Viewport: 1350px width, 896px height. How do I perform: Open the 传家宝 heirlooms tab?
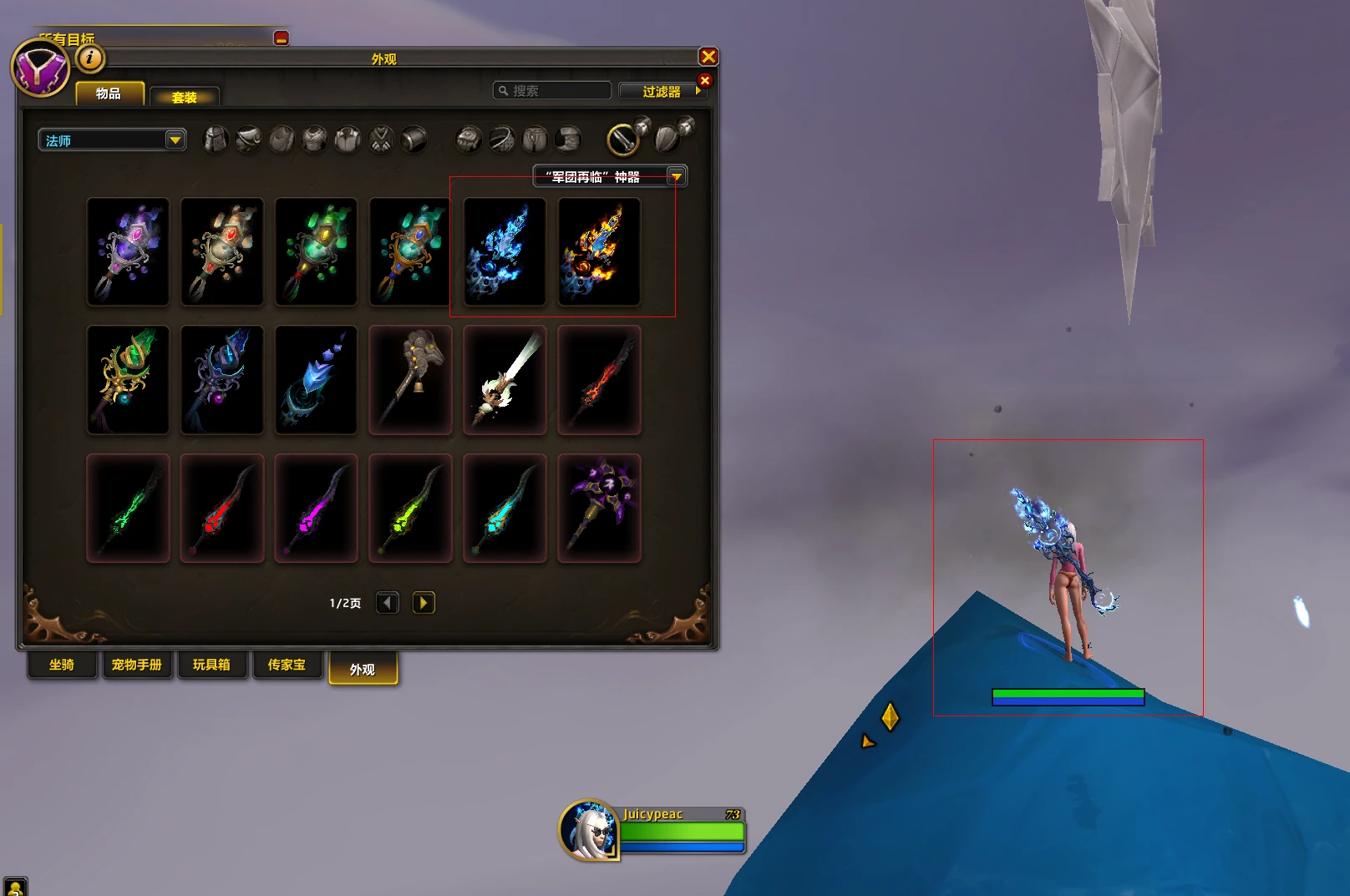pos(287,665)
